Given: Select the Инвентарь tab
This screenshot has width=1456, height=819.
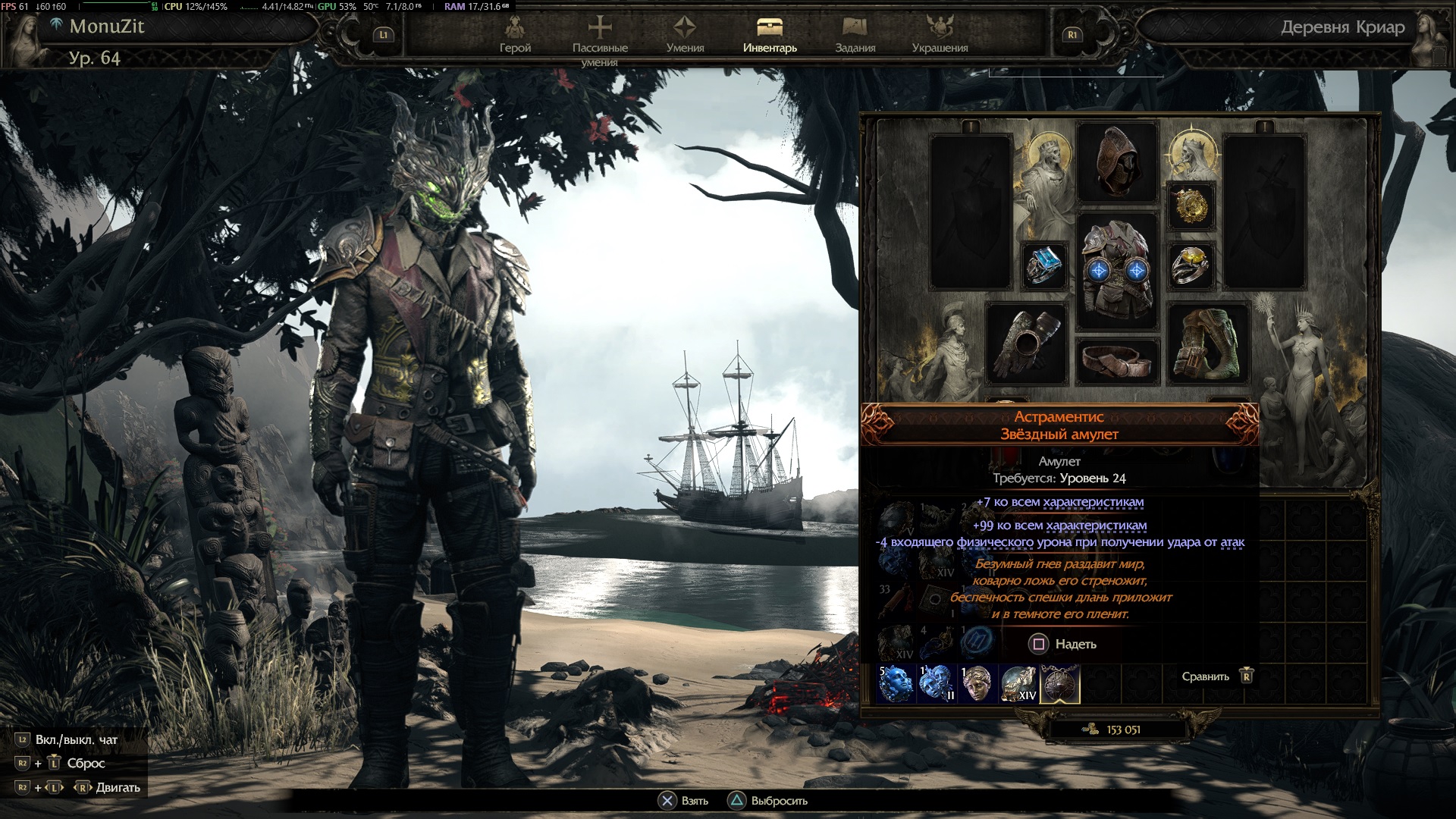Looking at the screenshot, I should tap(770, 36).
